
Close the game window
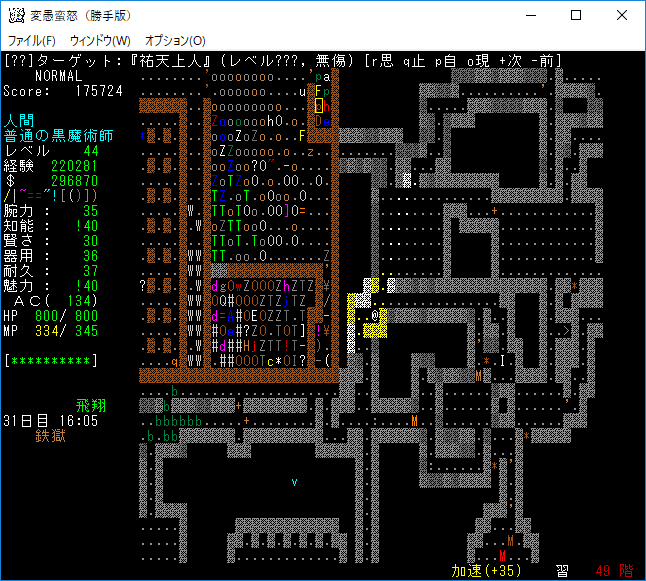click(622, 15)
